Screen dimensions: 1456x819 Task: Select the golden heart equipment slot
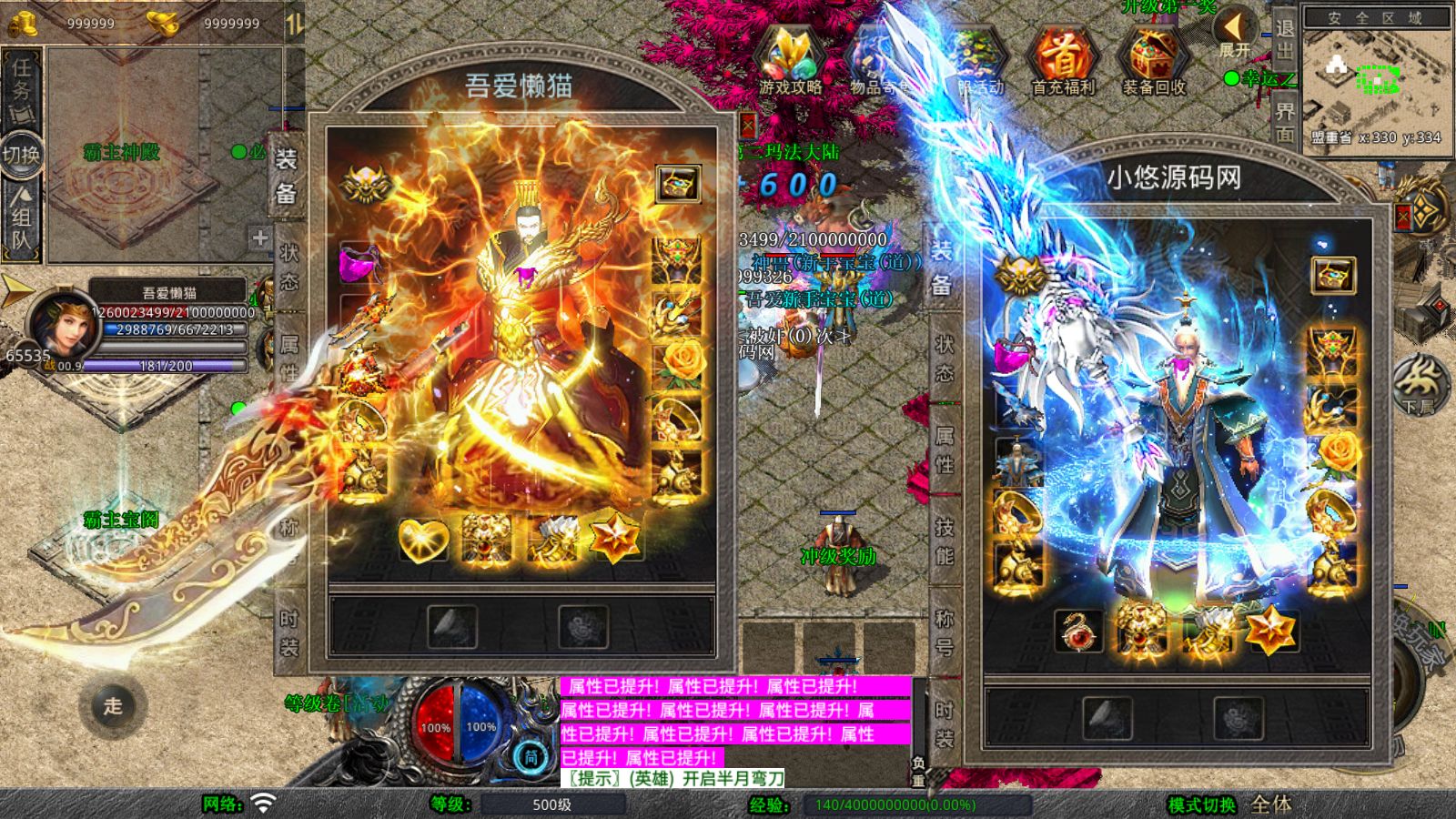[423, 539]
